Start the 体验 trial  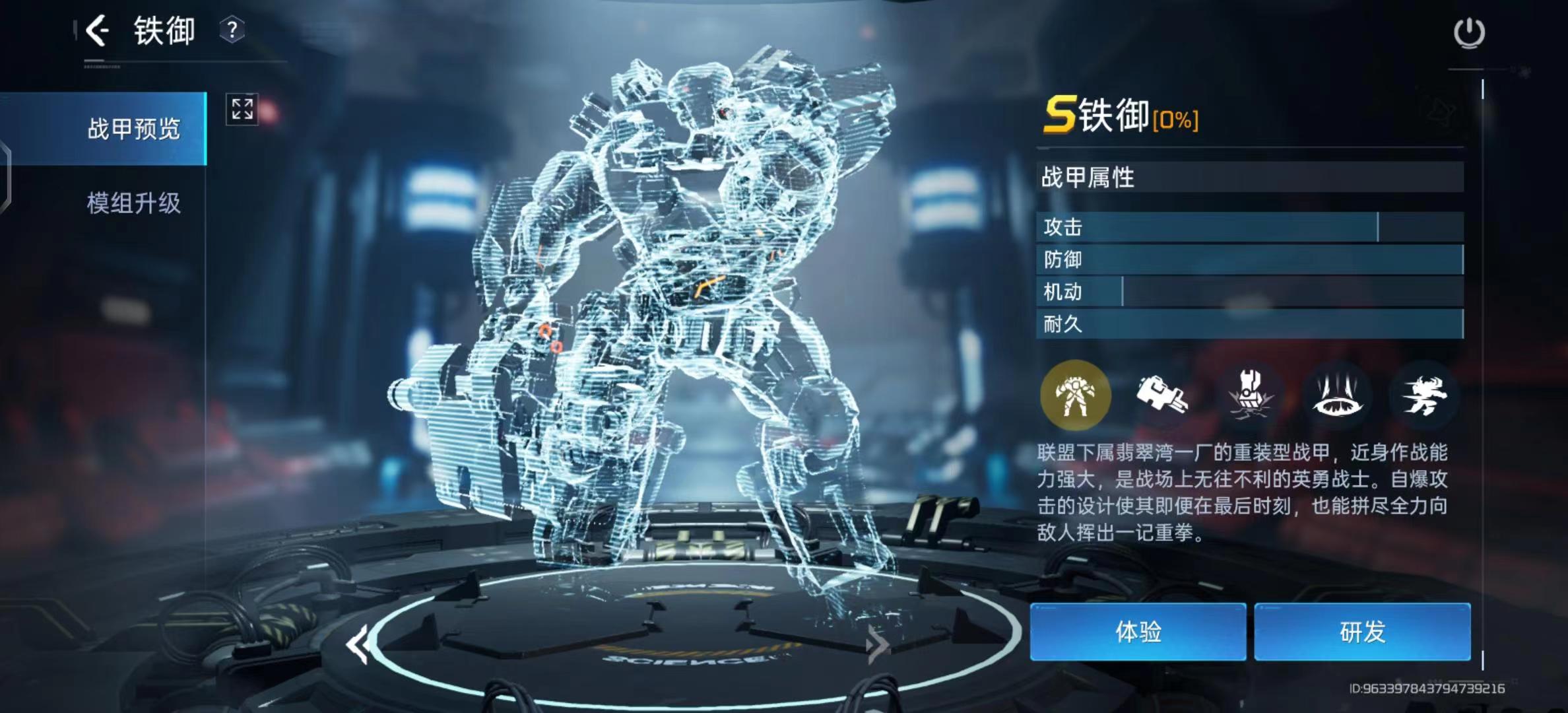(1138, 632)
